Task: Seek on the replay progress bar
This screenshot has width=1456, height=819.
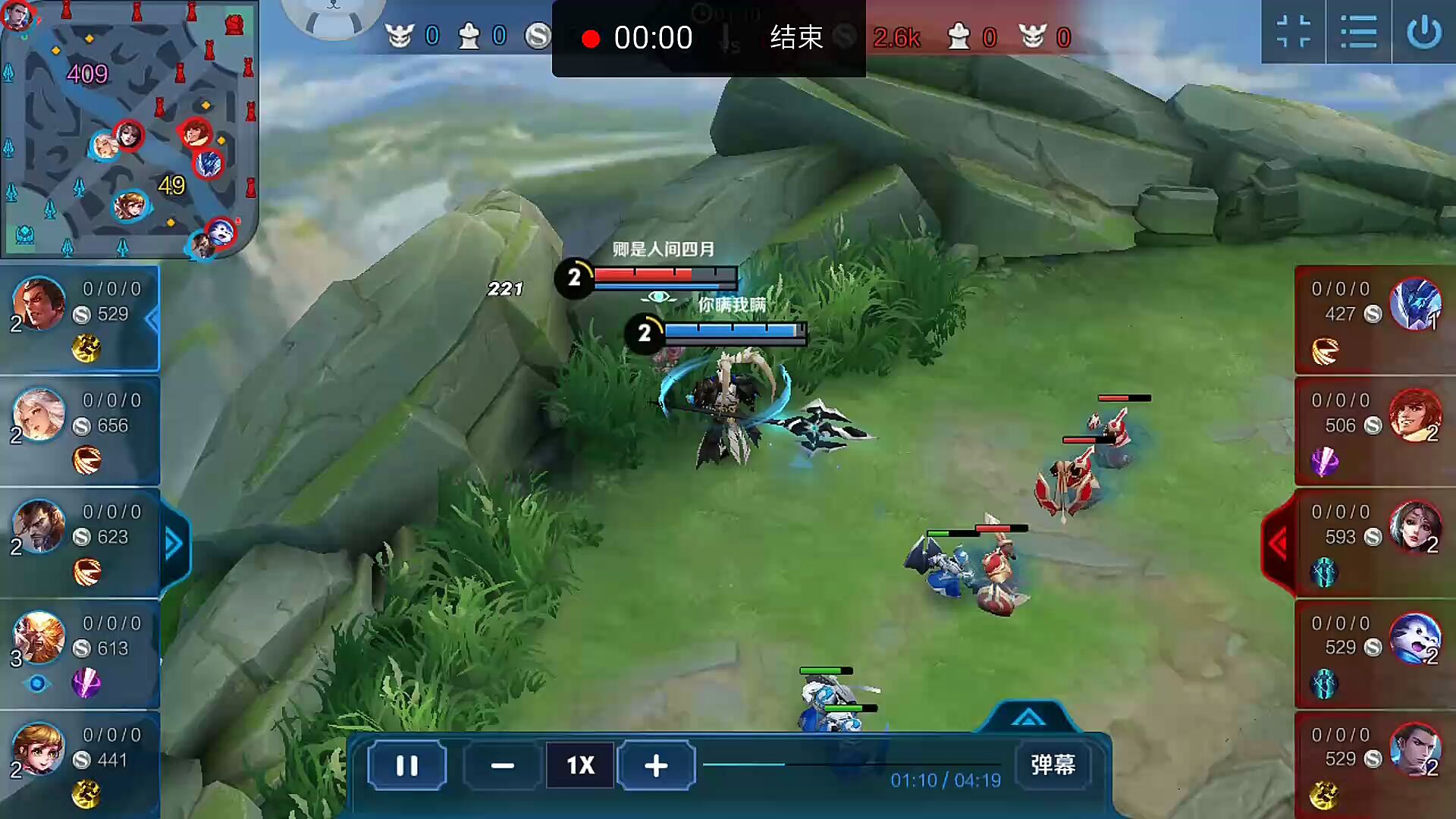Action: [x=849, y=764]
